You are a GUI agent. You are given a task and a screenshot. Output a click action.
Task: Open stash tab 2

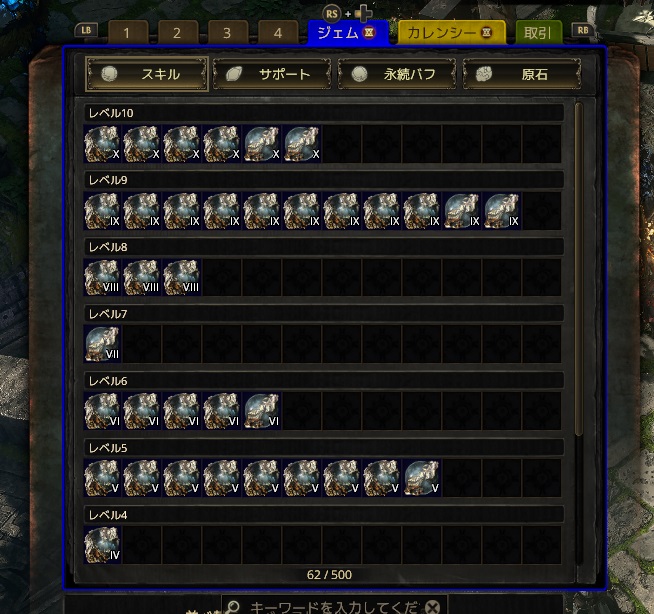click(177, 32)
